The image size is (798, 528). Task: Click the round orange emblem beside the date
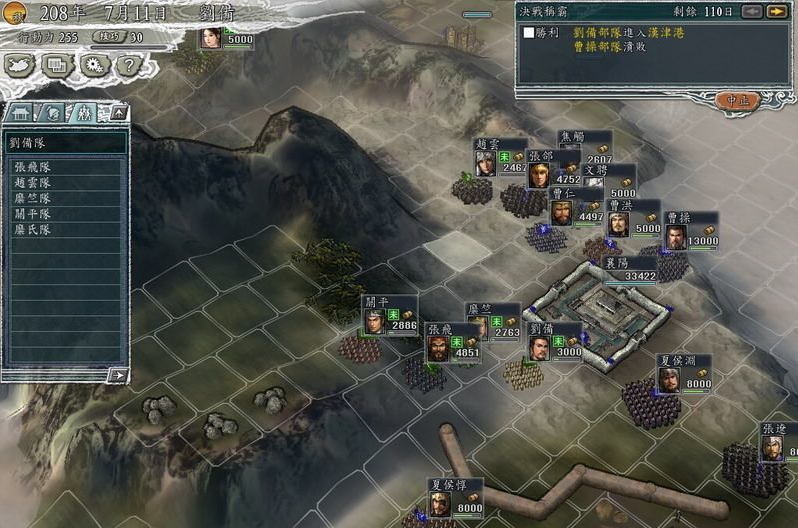click(x=15, y=13)
